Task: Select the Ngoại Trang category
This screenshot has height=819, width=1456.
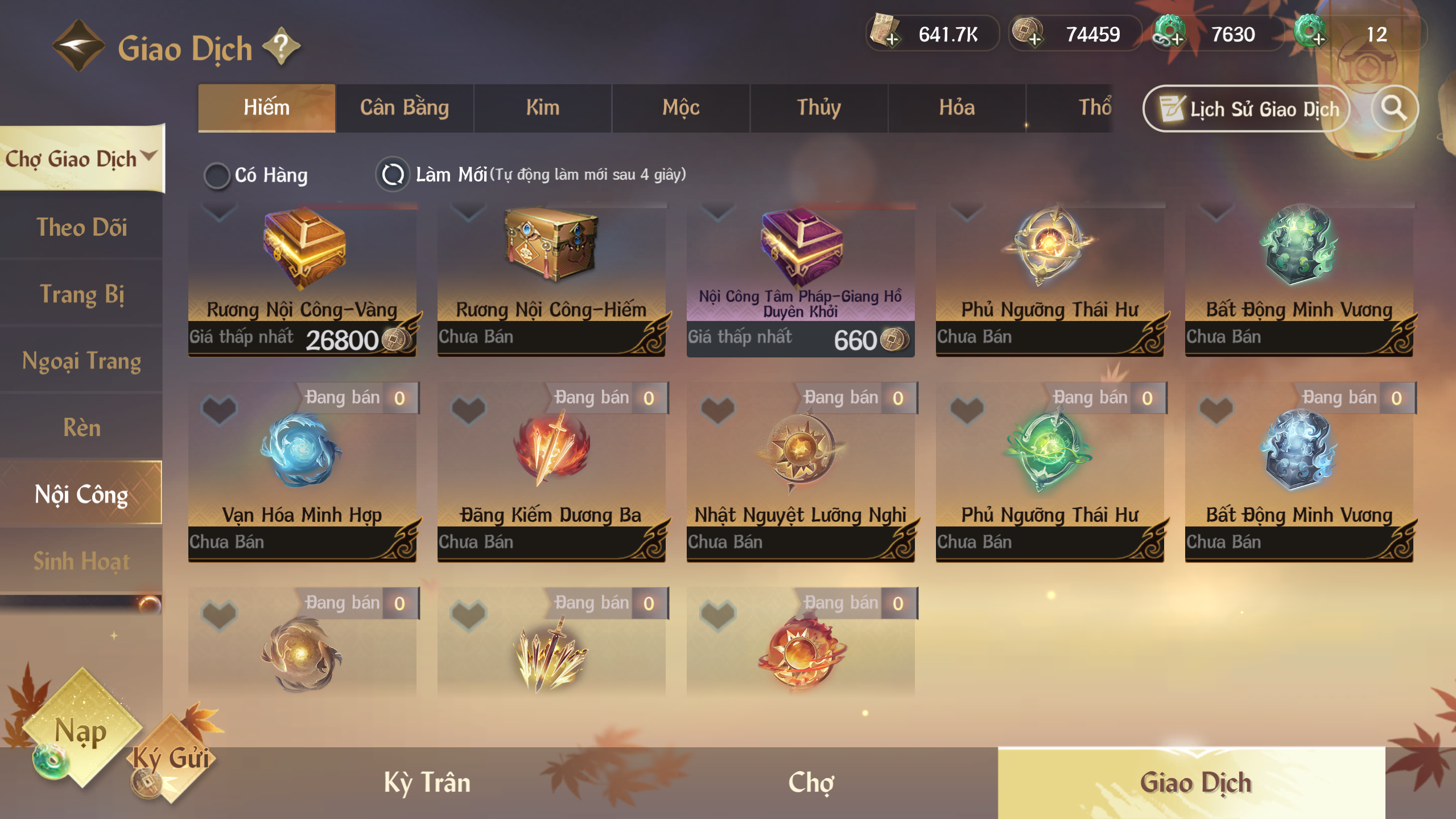Action: click(x=81, y=361)
